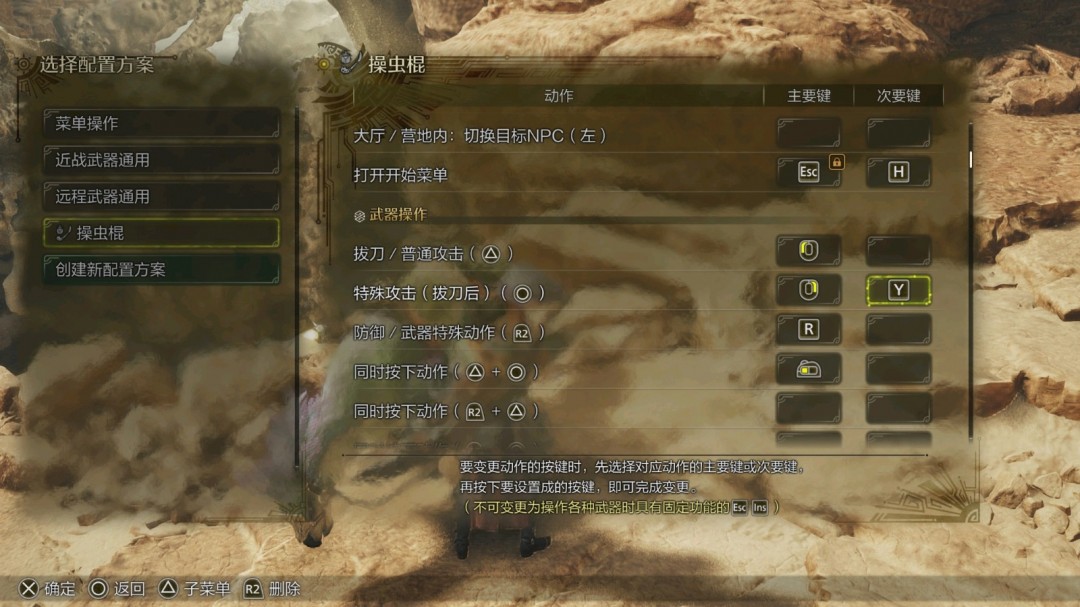Screen dimensions: 1080x607
Task: Select the R primary key for 防御
Action: pyautogui.click(x=808, y=330)
